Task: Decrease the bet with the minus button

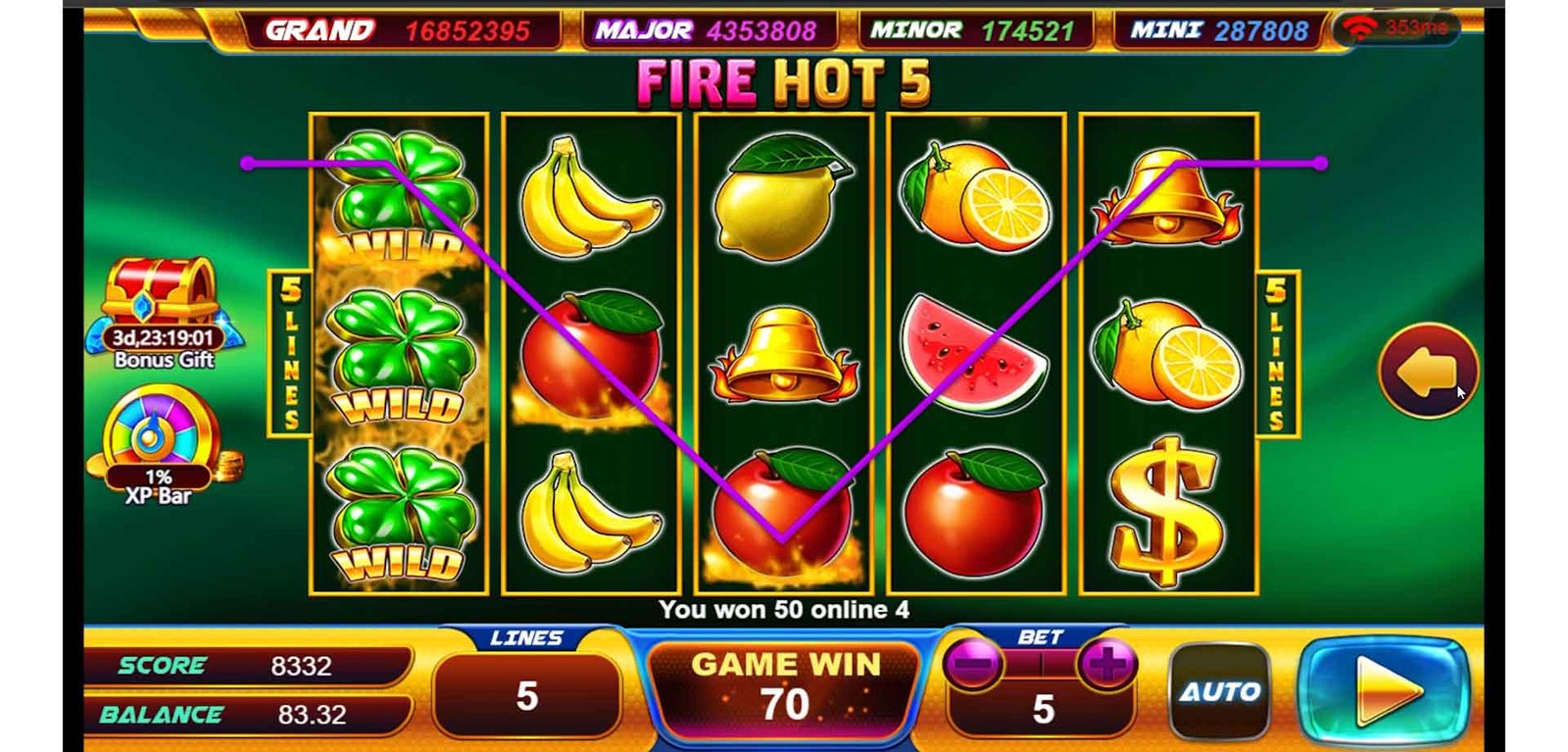Action: point(973,666)
